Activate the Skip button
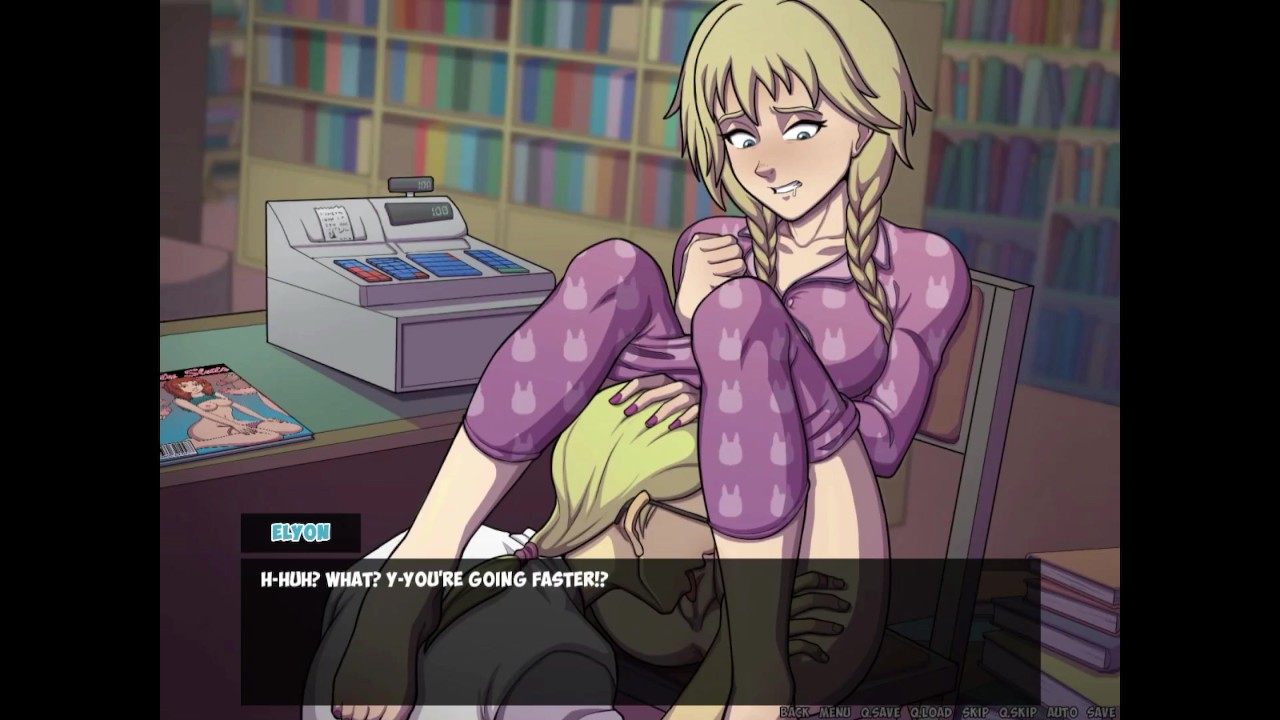The width and height of the screenshot is (1280, 720). (x=975, y=712)
